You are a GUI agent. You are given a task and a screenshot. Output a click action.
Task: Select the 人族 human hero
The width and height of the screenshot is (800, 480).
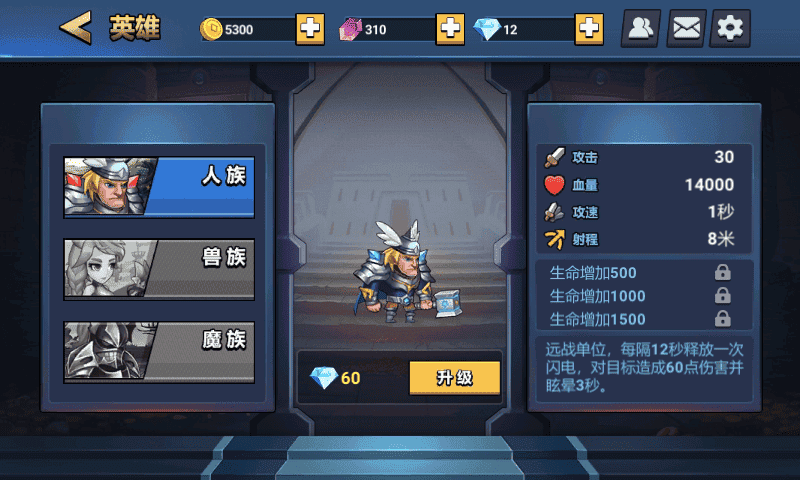coord(159,187)
